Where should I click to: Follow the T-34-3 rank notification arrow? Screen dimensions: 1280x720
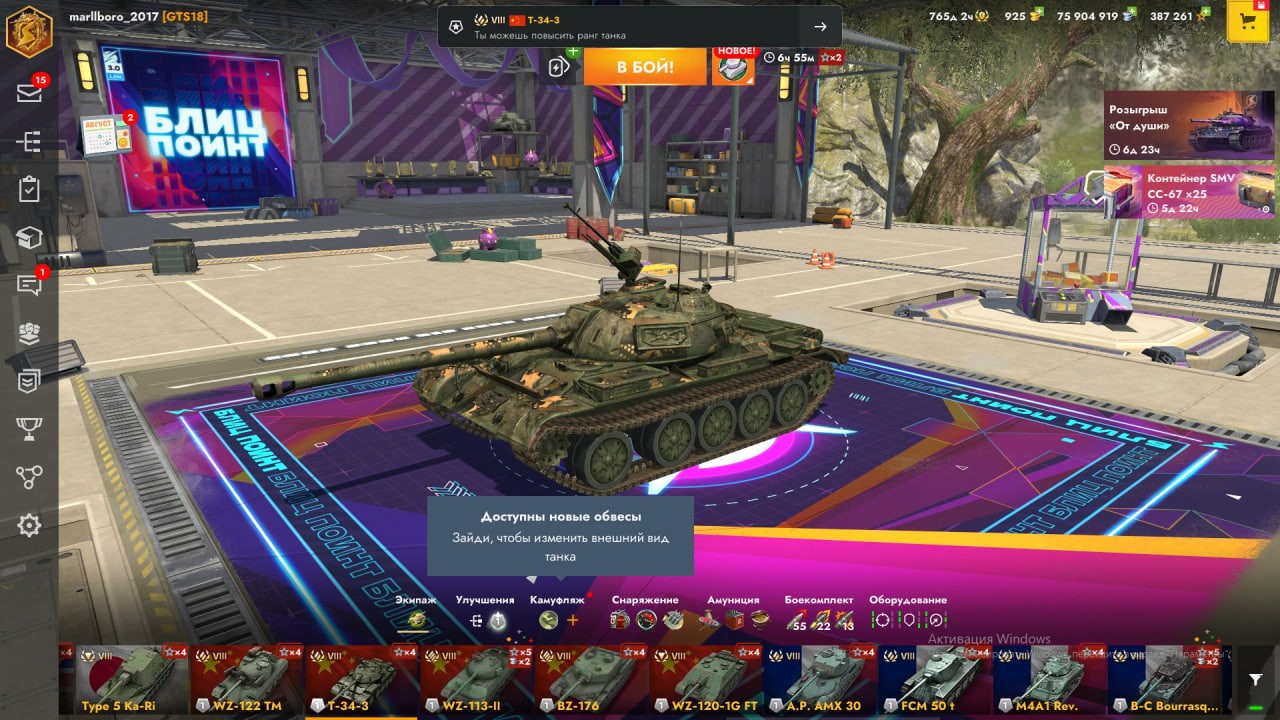[820, 27]
